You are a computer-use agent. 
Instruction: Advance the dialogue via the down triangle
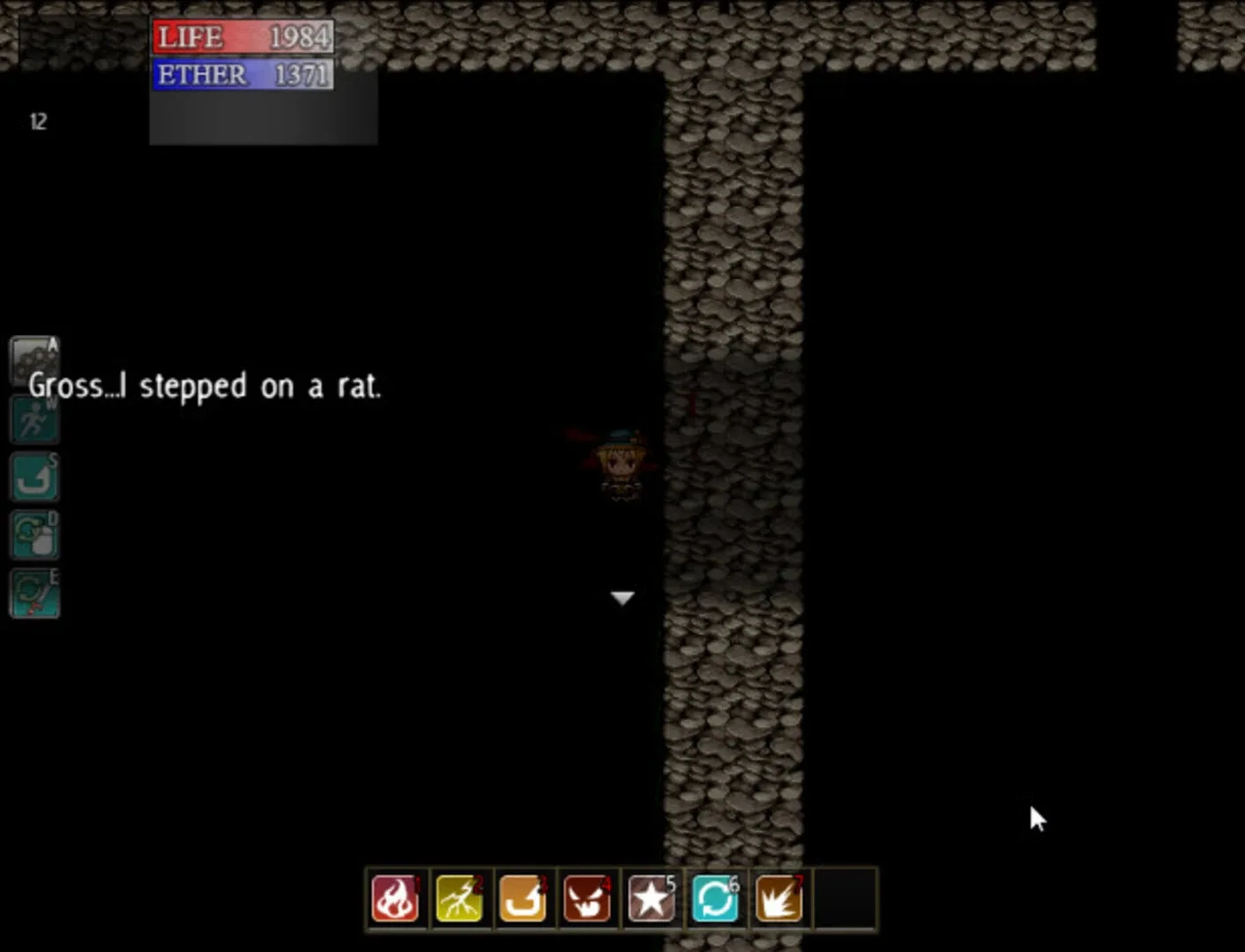click(x=622, y=597)
